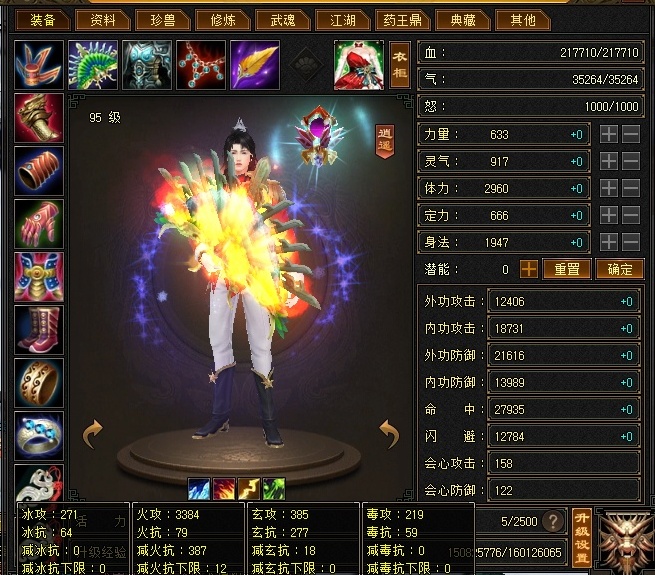Rotate character with the left curved arrow
The height and width of the screenshot is (575, 655).
click(x=93, y=433)
